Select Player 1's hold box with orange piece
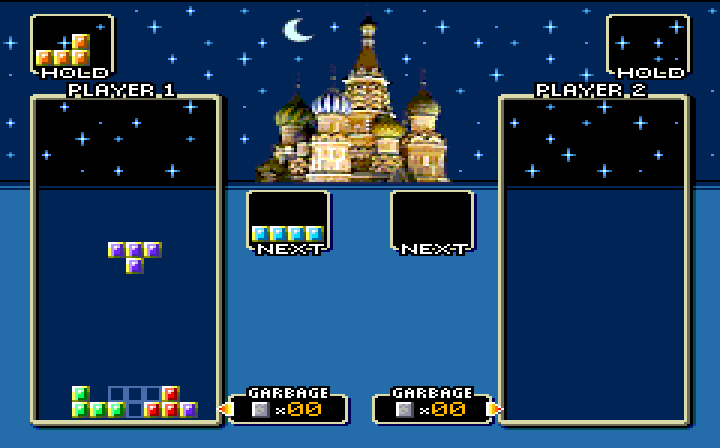The height and width of the screenshot is (448, 720). coord(71,46)
